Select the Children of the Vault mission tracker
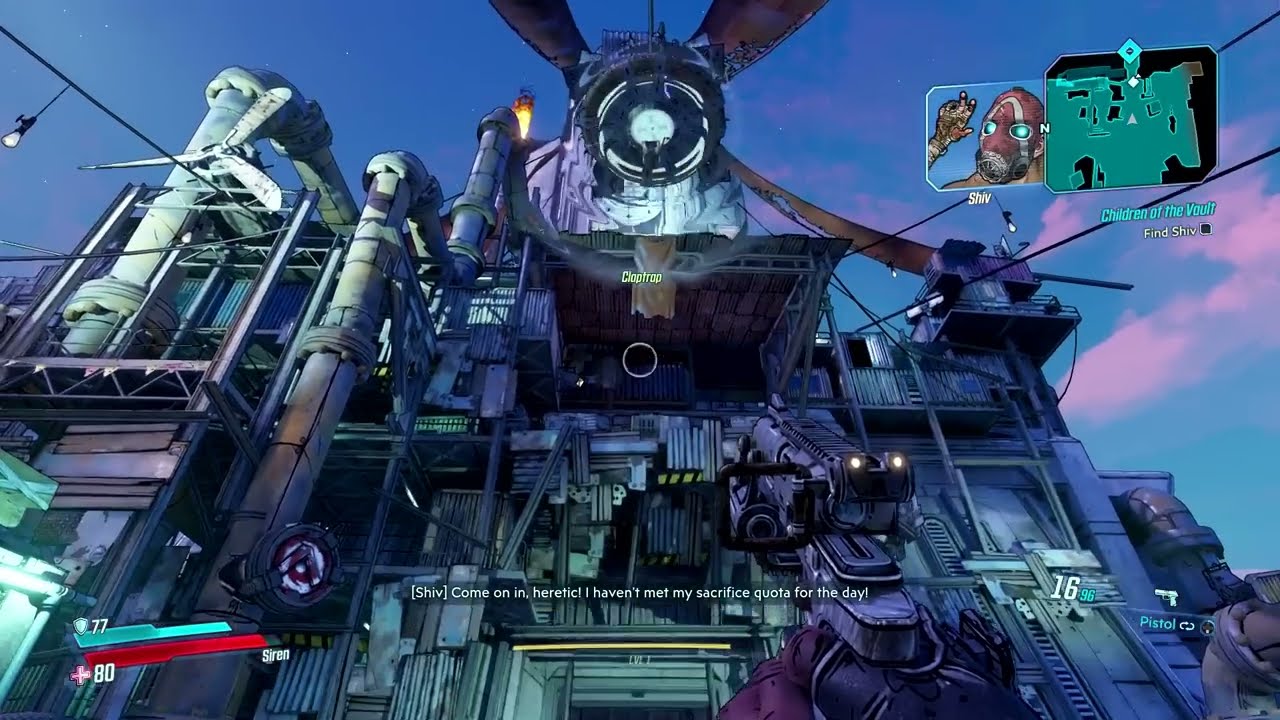This screenshot has height=720, width=1280. pos(1158,214)
